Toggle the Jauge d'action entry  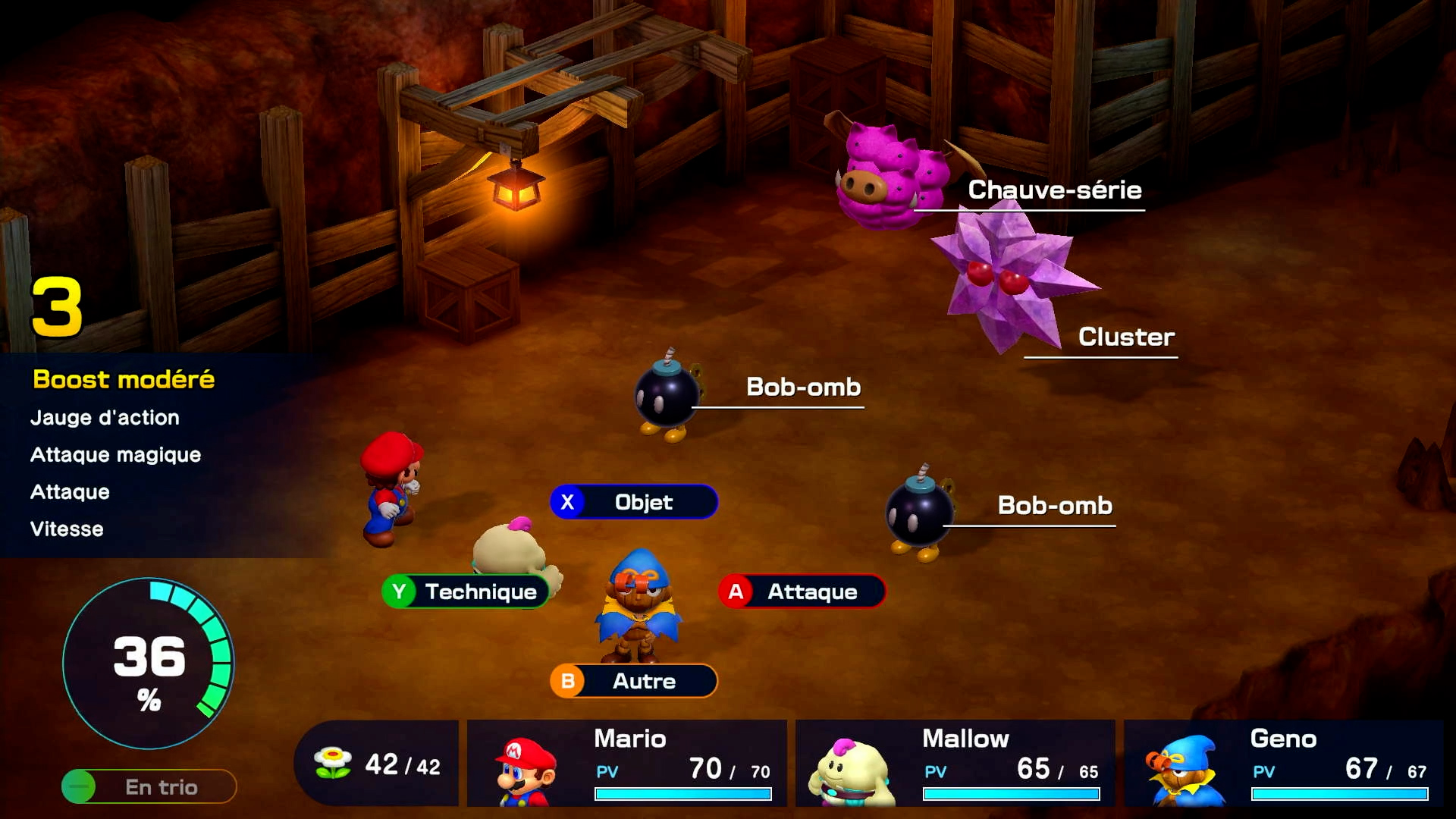(103, 417)
